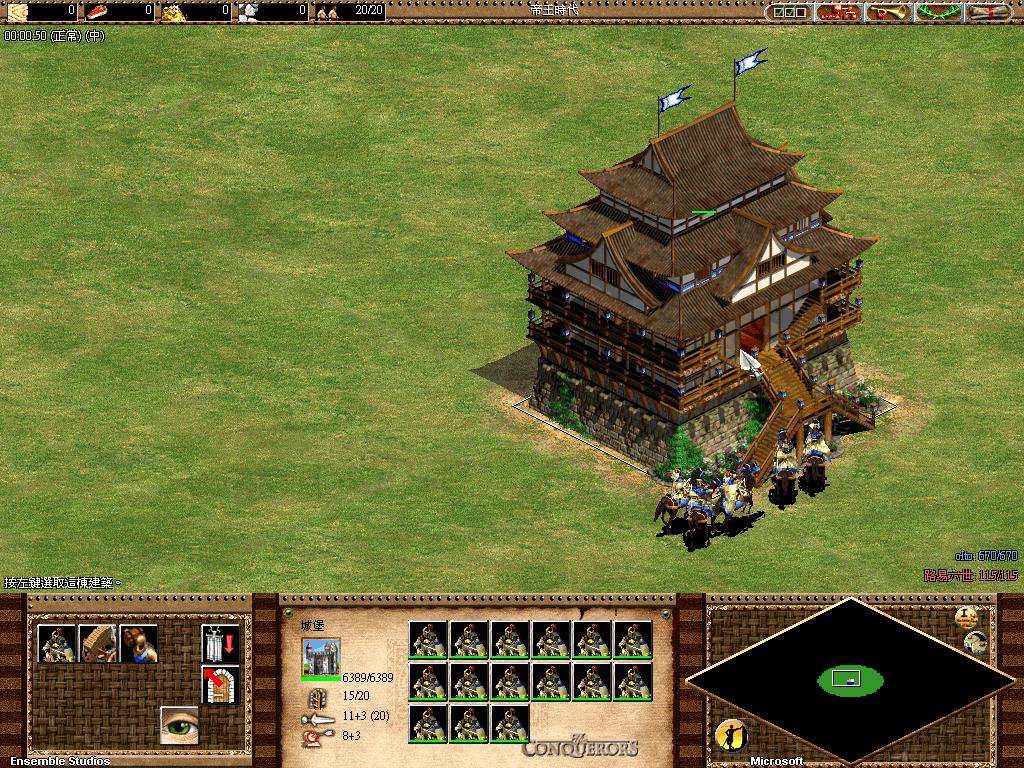Screen dimensions: 1024x768
Task: Train a Petard unit
Action: pos(139,644)
